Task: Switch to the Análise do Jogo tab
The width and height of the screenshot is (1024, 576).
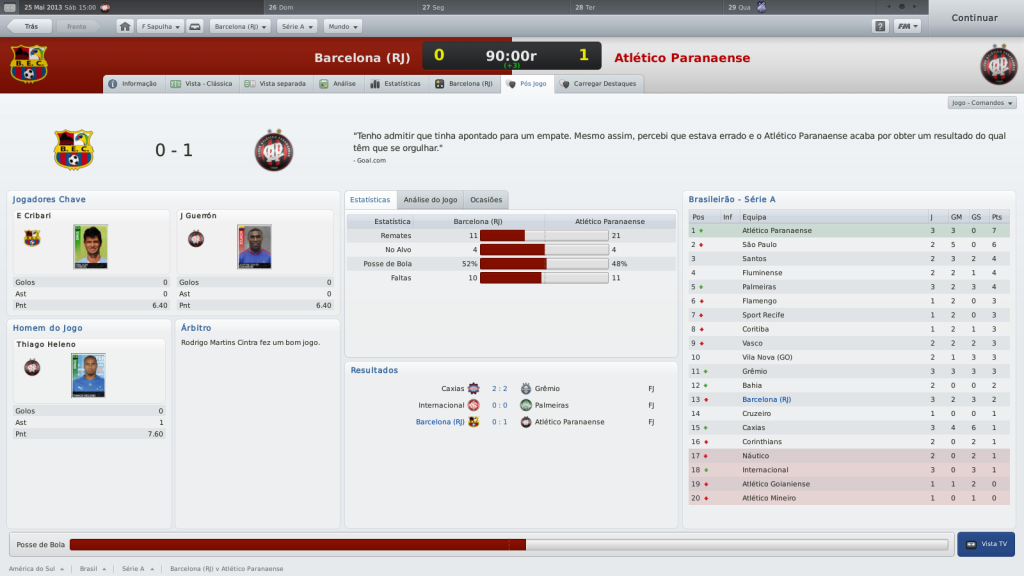Action: (429, 200)
